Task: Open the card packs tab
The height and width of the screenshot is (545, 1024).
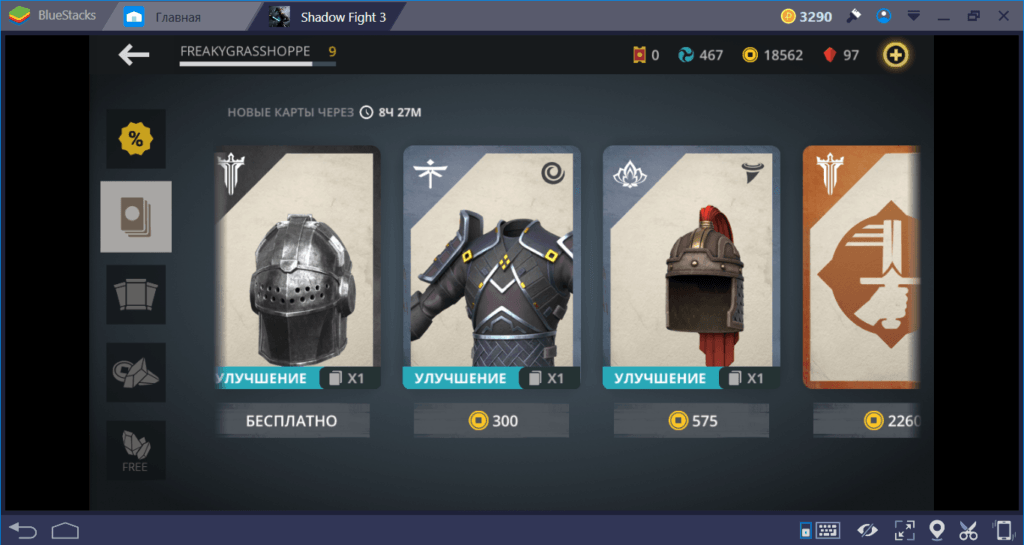Action: (136, 295)
